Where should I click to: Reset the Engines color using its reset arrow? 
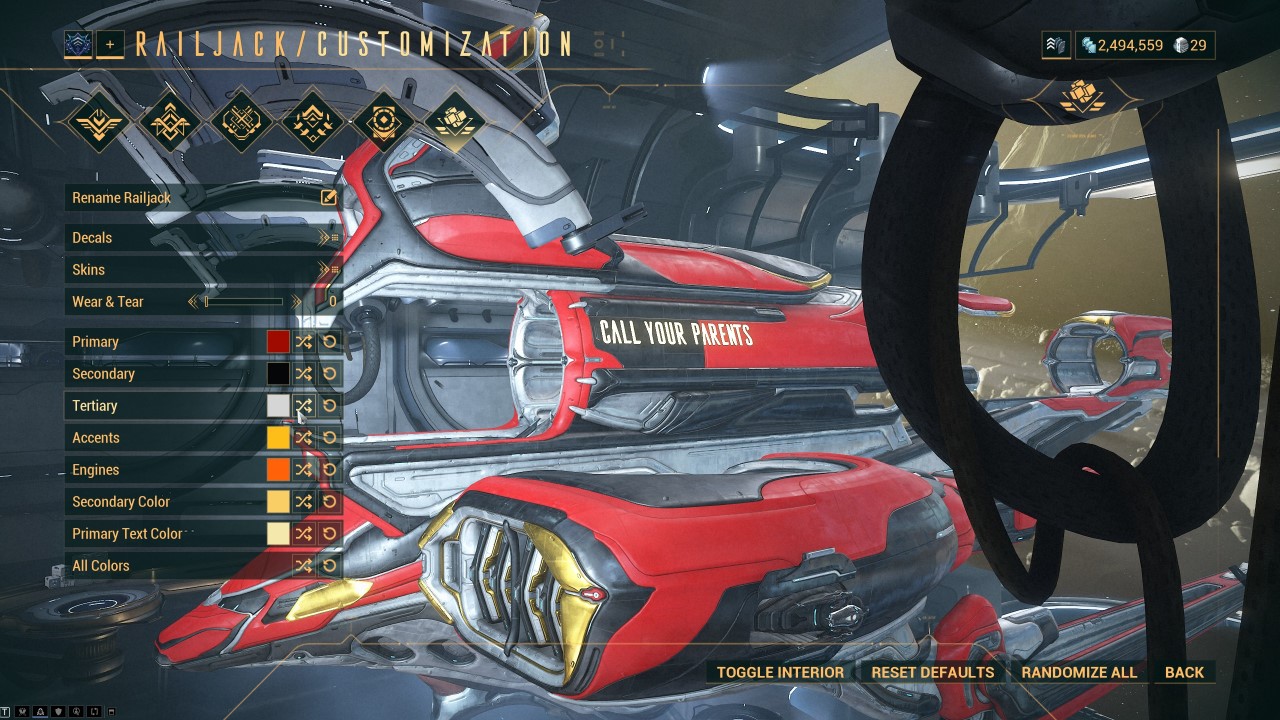329,469
